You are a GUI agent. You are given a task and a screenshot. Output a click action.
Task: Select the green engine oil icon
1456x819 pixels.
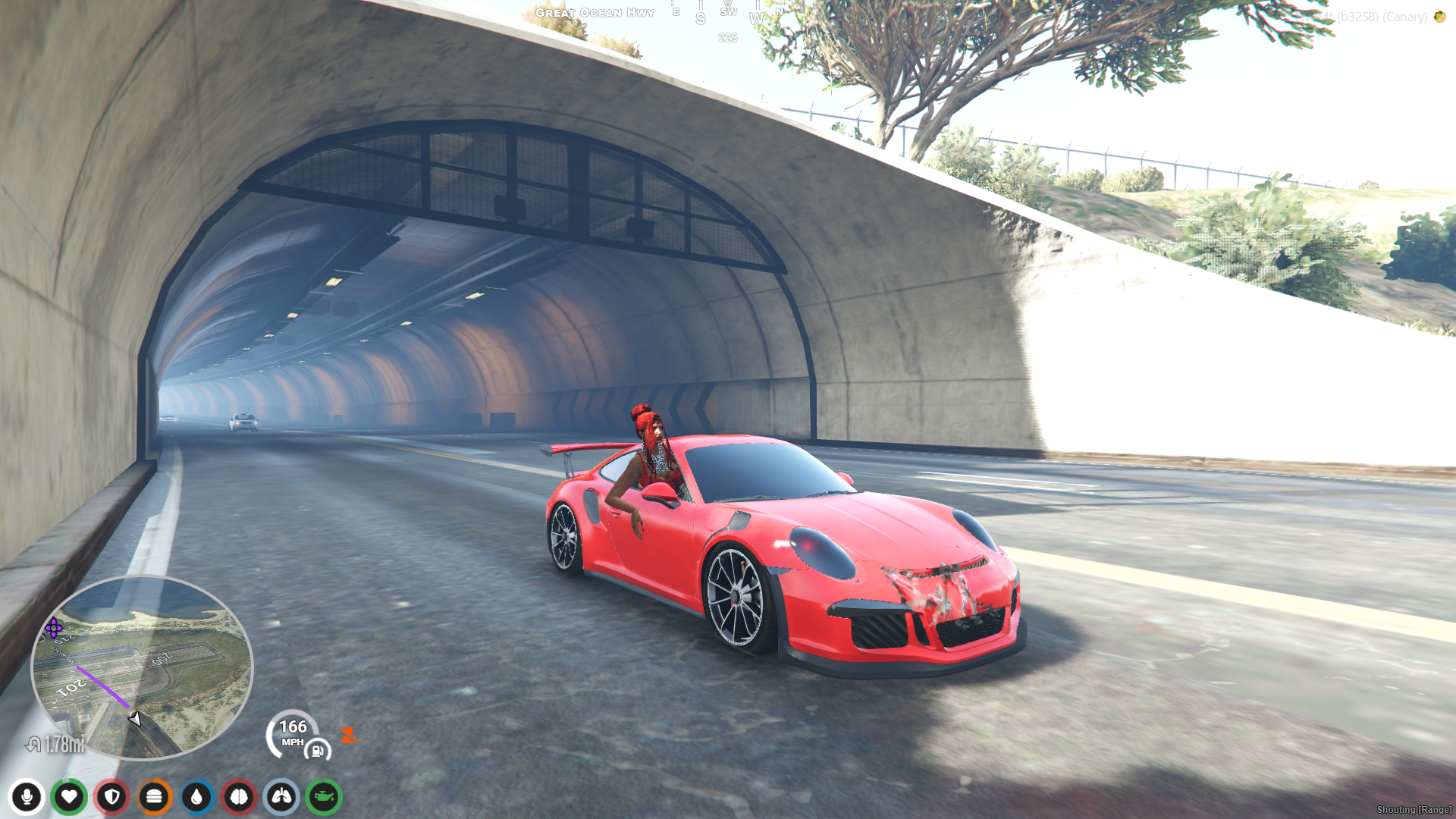click(324, 797)
